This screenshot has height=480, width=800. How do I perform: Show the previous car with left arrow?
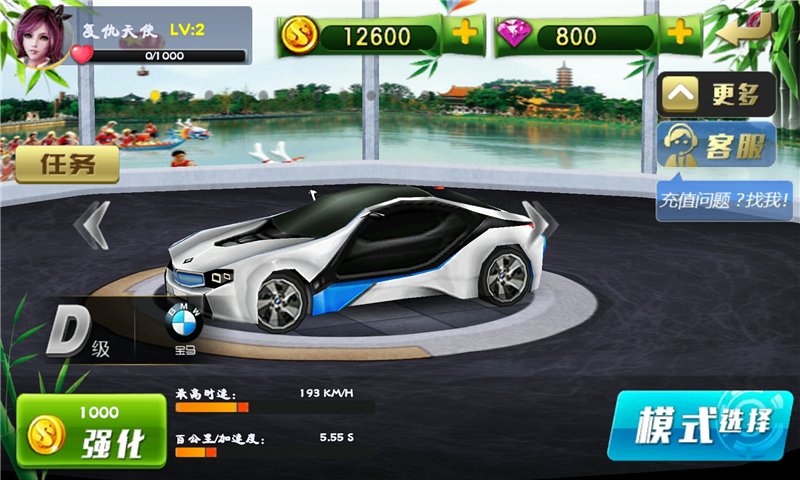coord(93,224)
